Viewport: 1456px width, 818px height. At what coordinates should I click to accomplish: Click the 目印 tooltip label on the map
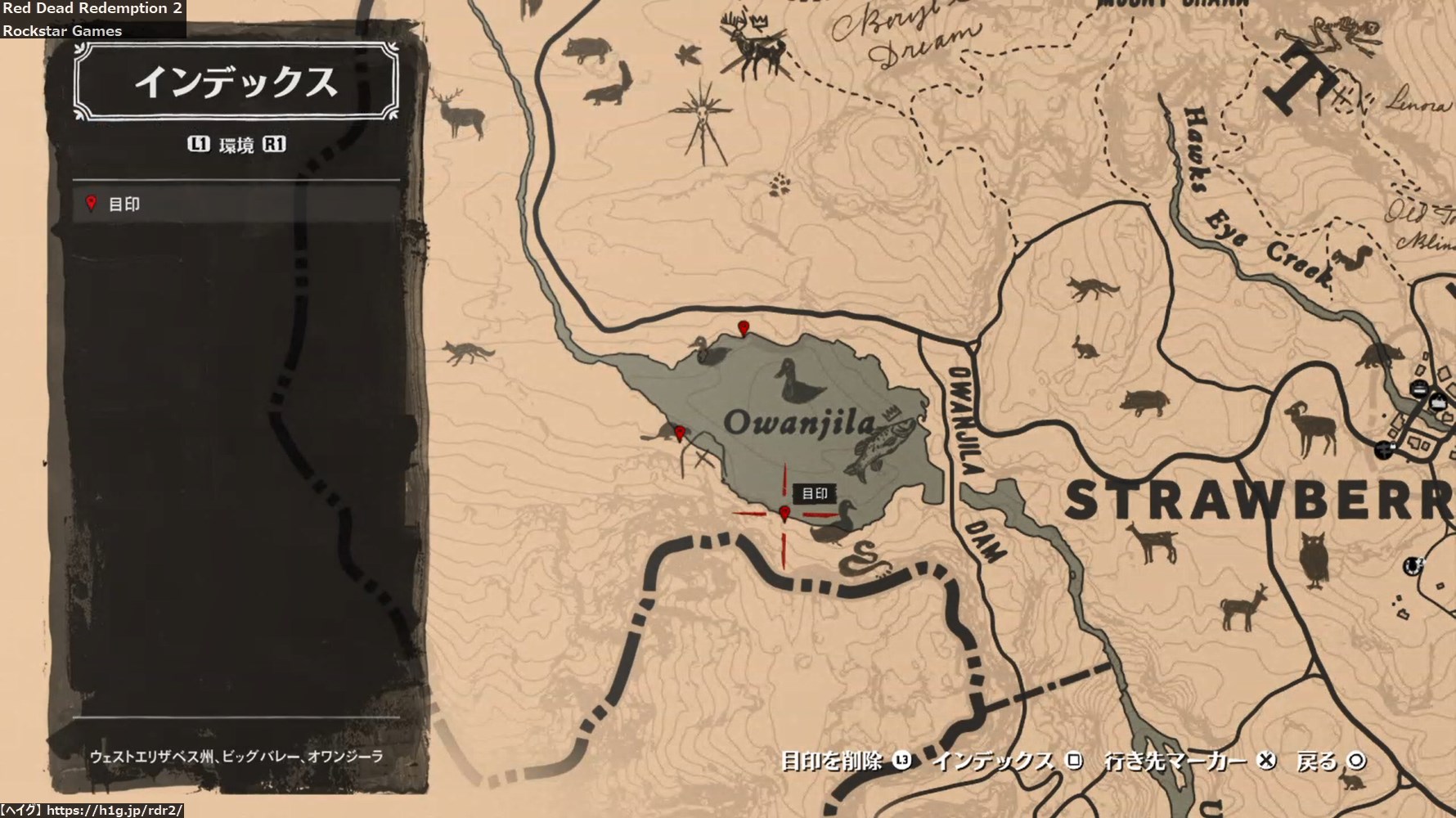pyautogui.click(x=815, y=493)
